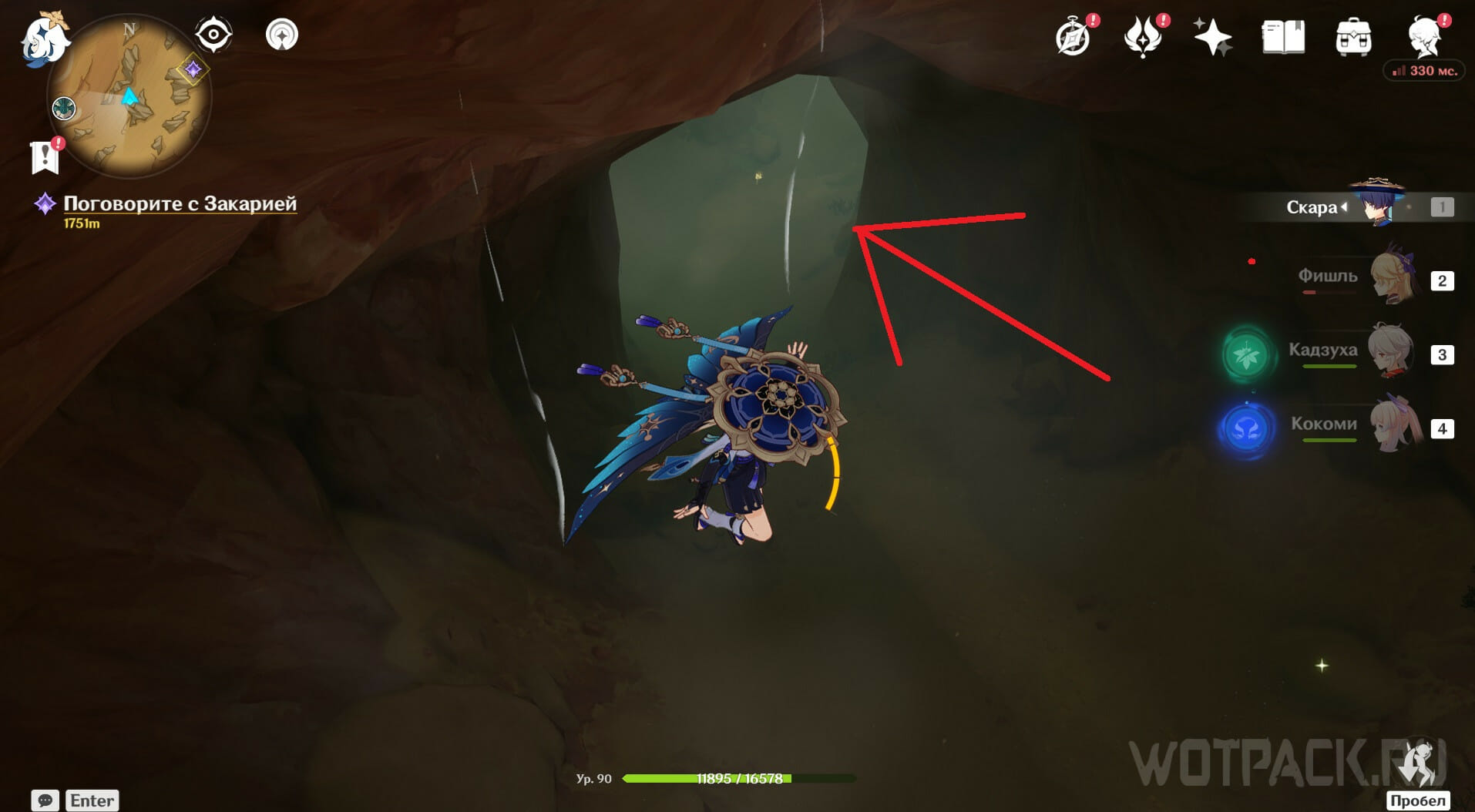Open the quest log bookmark icon
1475x812 pixels.
point(45,157)
